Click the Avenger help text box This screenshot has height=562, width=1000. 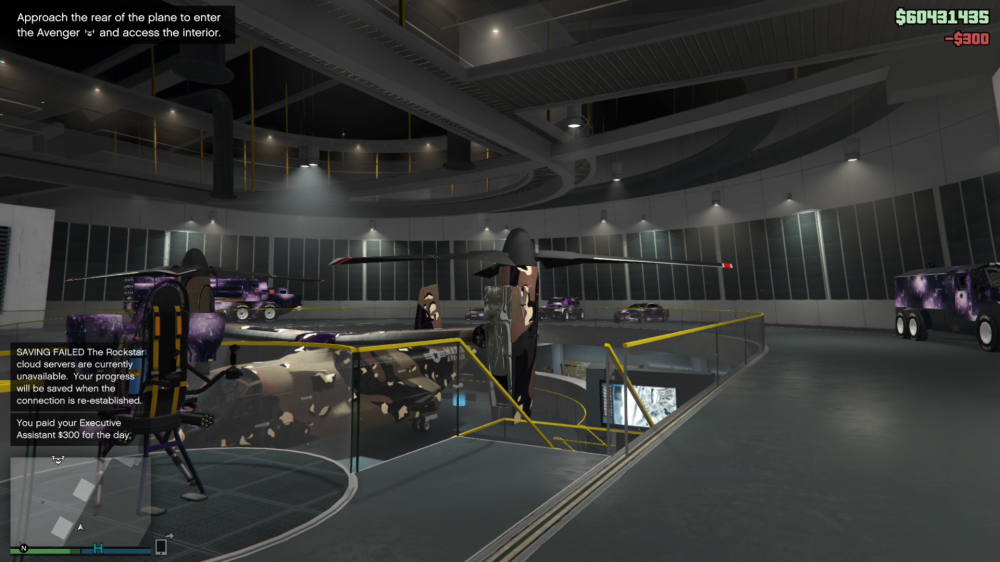[119, 25]
